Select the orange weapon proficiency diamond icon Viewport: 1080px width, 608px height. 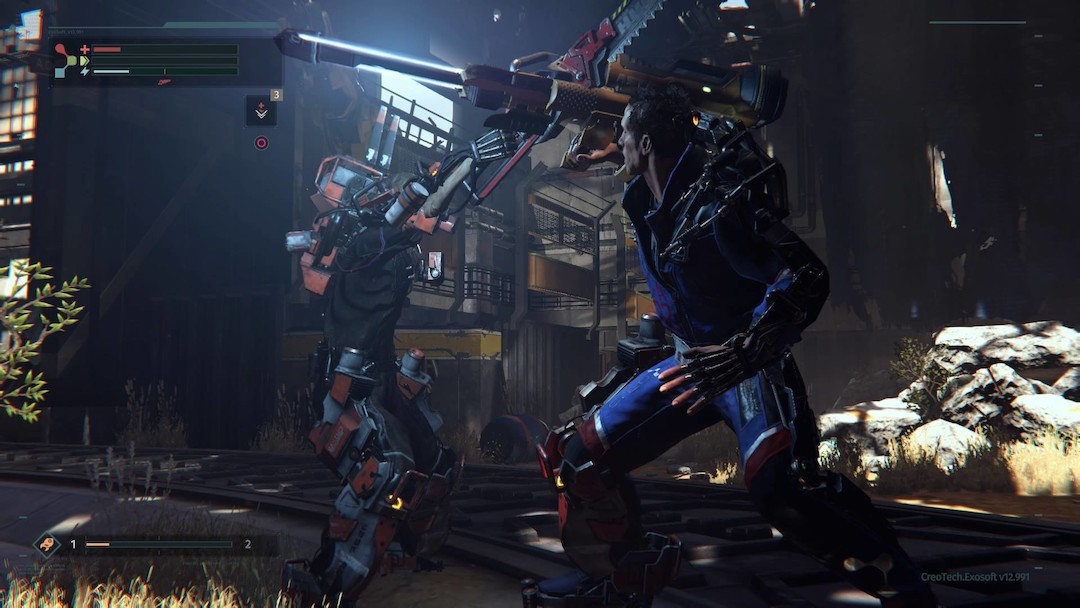47,544
